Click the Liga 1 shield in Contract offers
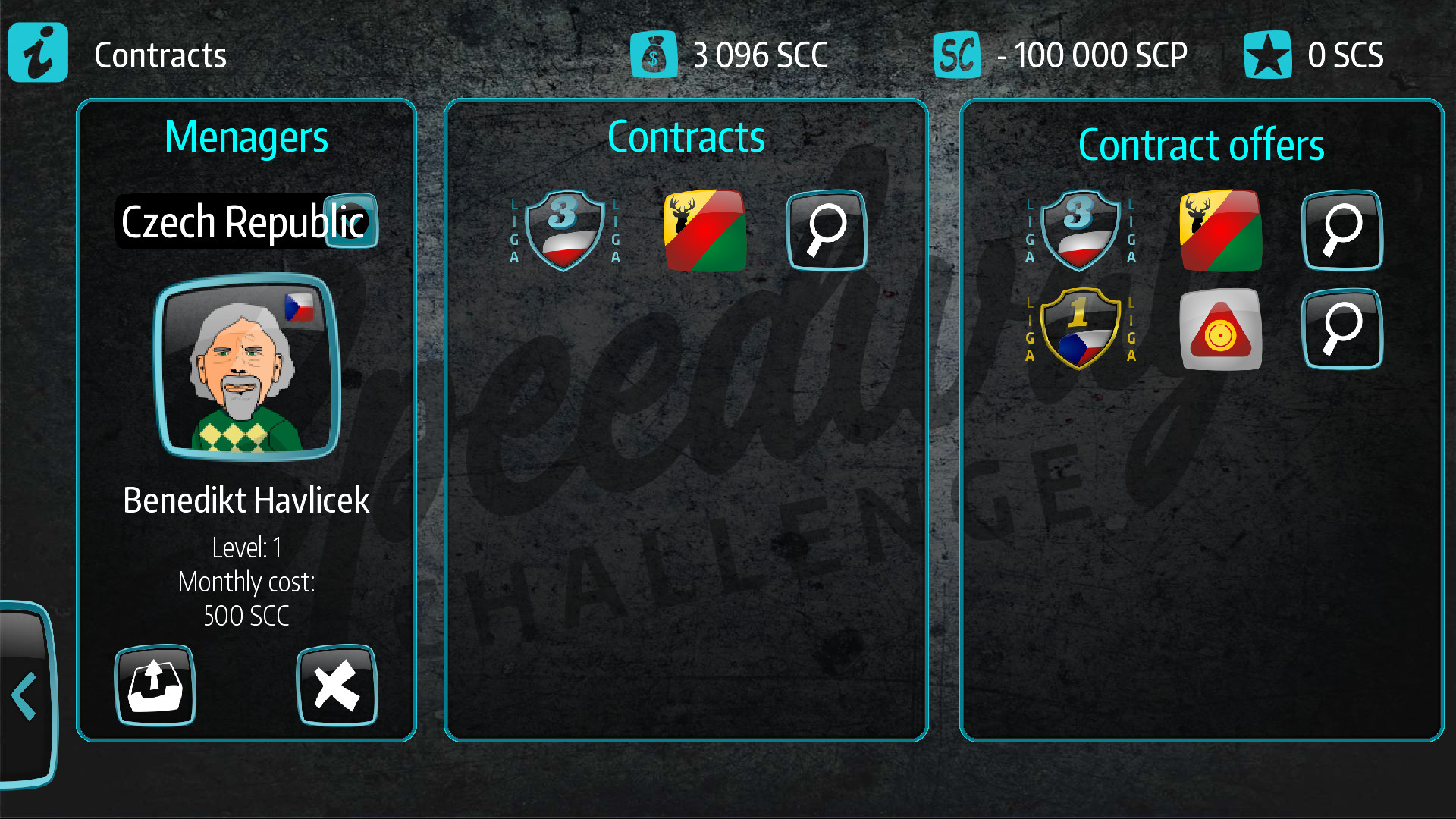Image resolution: width=1456 pixels, height=819 pixels. [x=1078, y=329]
